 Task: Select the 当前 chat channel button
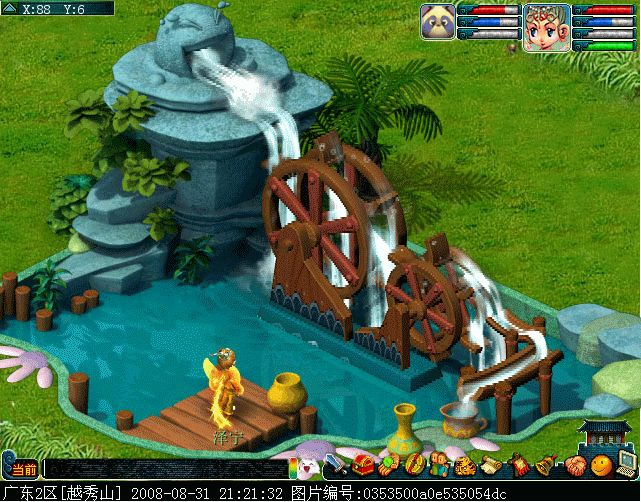[x=23, y=468]
